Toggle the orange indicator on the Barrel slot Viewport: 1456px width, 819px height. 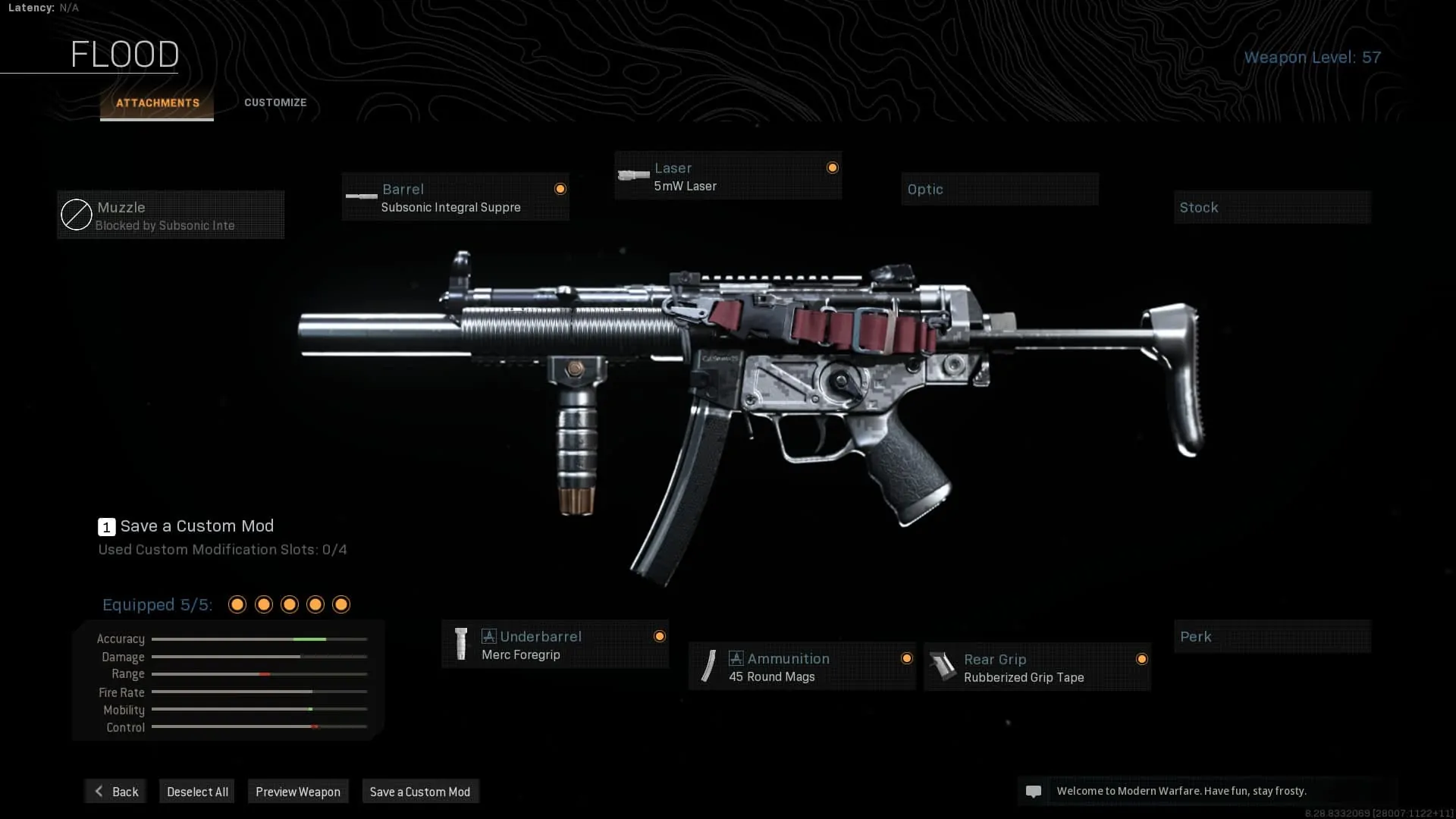tap(560, 189)
